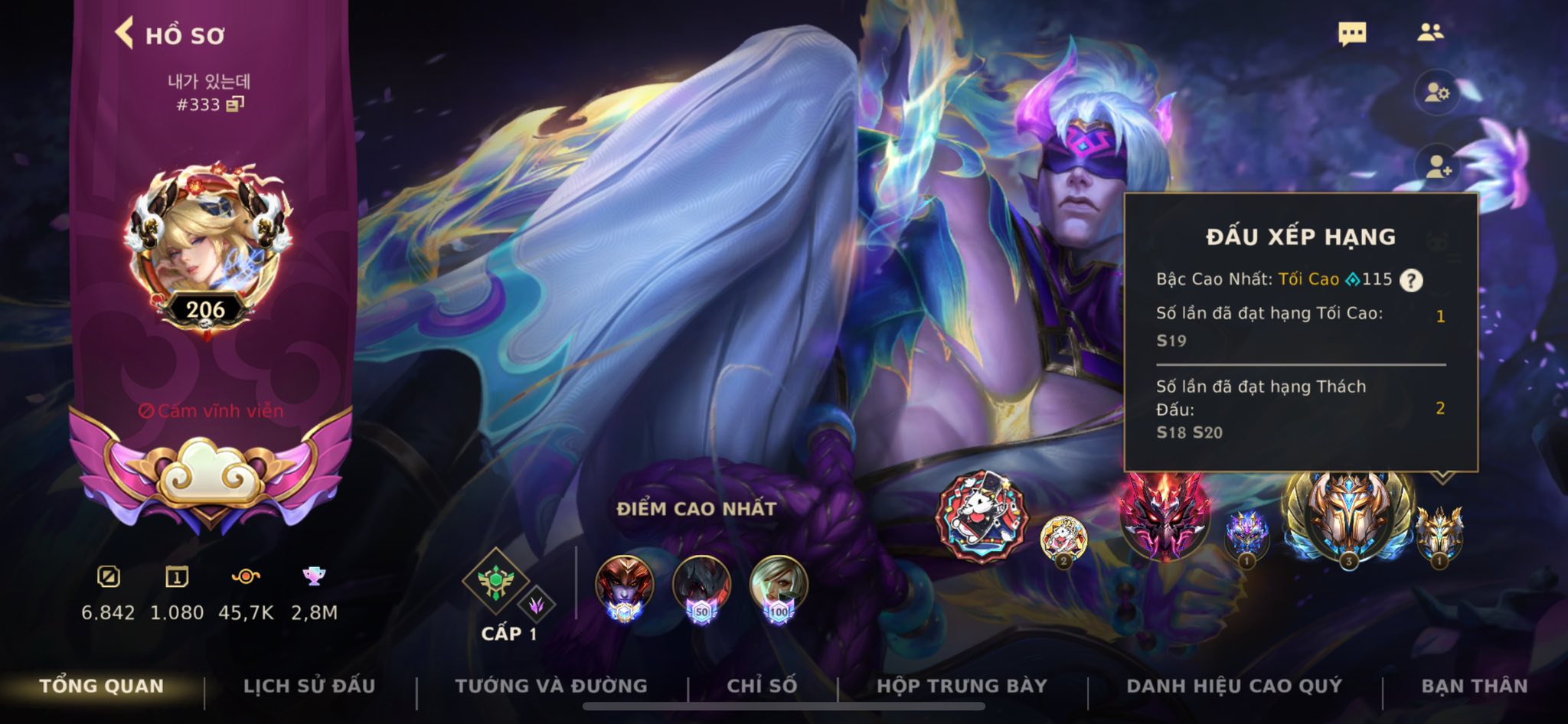
Task: Copy the player ID #333
Action: [x=235, y=104]
